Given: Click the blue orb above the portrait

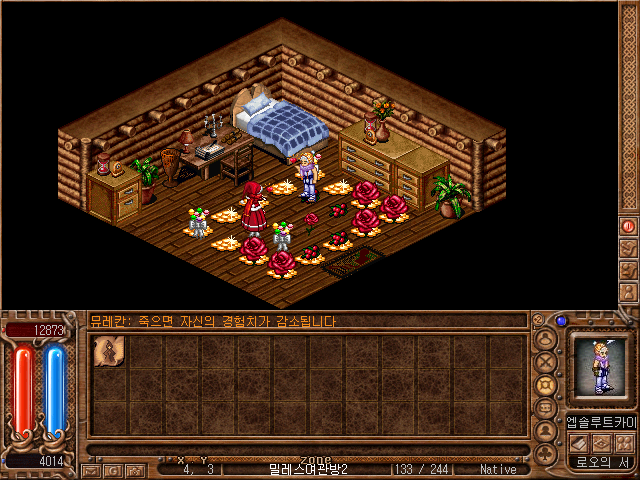Looking at the screenshot, I should tap(561, 322).
